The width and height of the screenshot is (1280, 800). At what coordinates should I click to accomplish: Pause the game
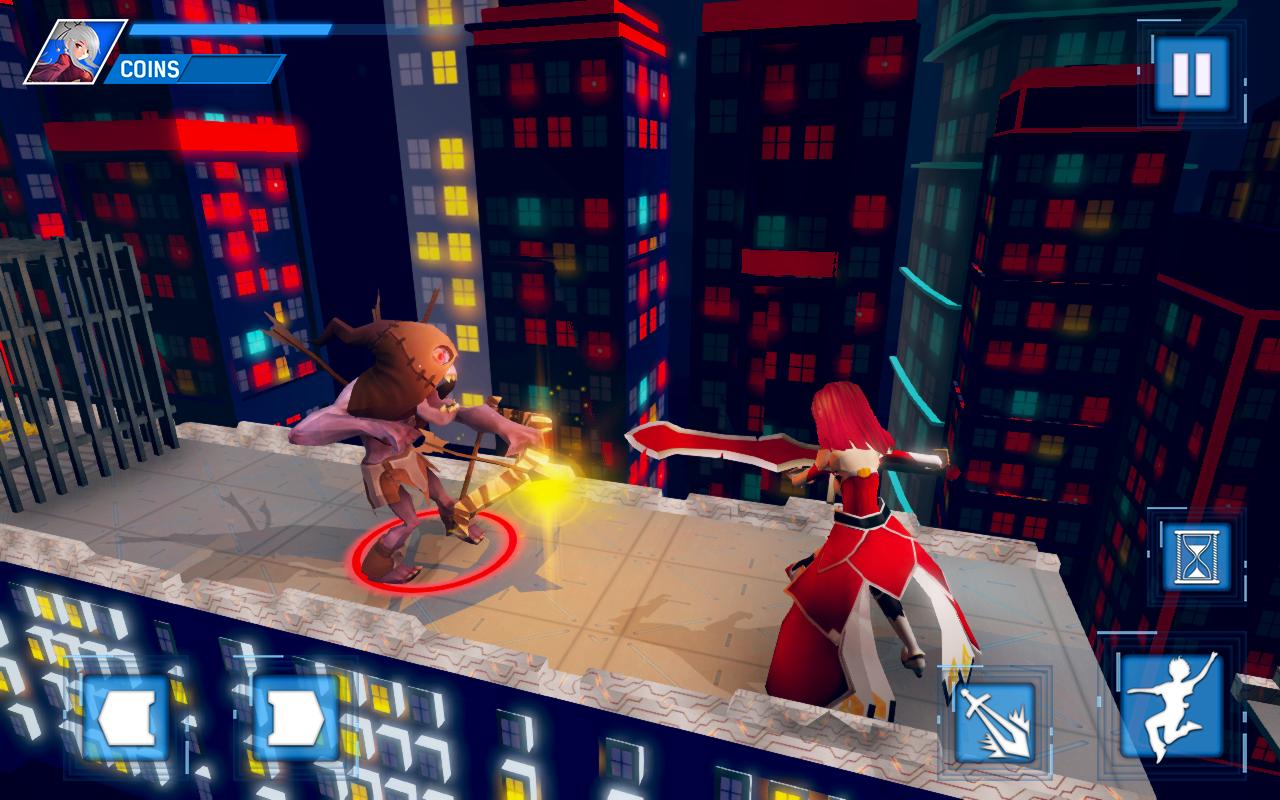1191,73
